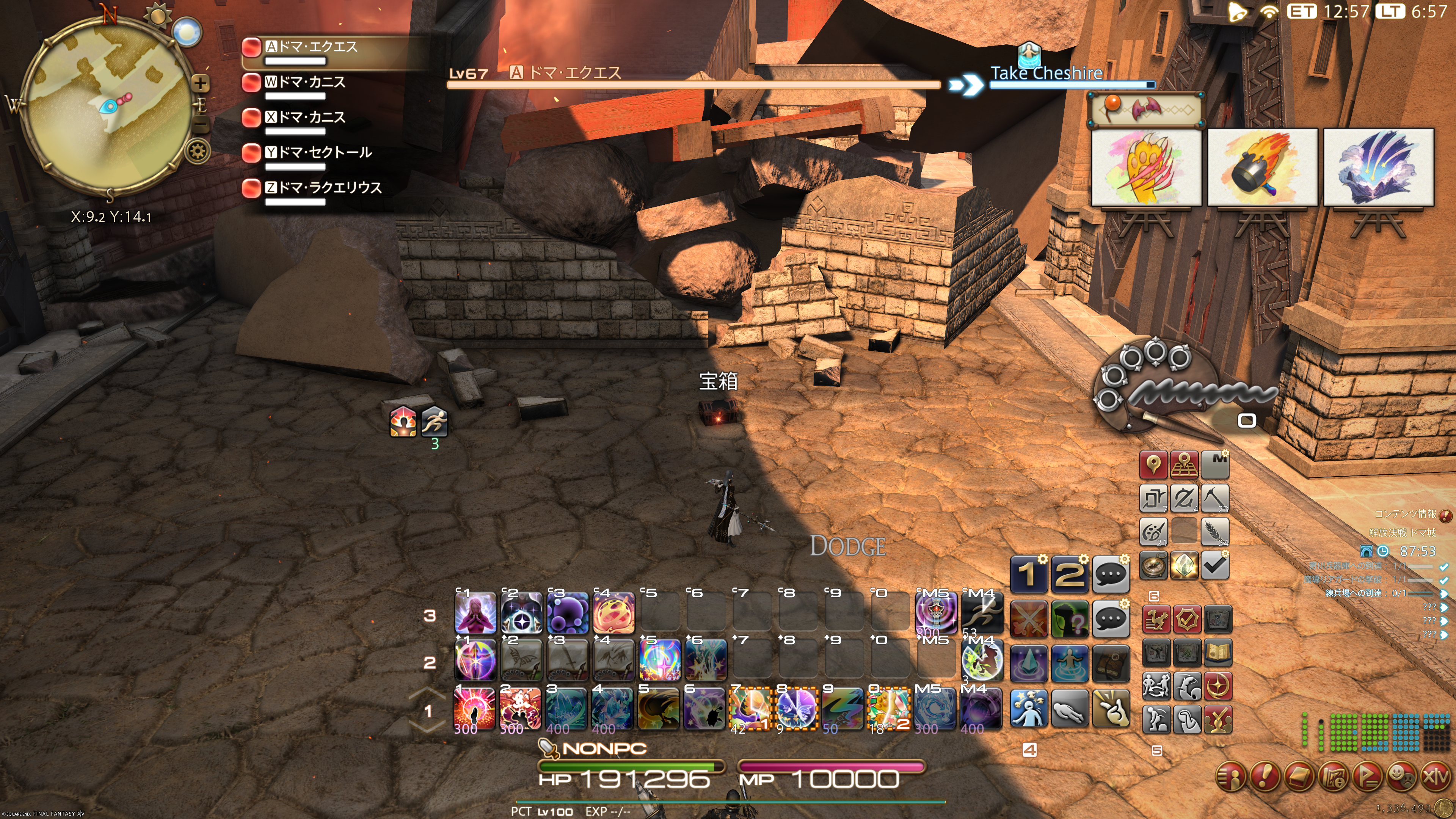Activate the orange paw print canvas painting
This screenshot has width=1456, height=819.
(1146, 167)
